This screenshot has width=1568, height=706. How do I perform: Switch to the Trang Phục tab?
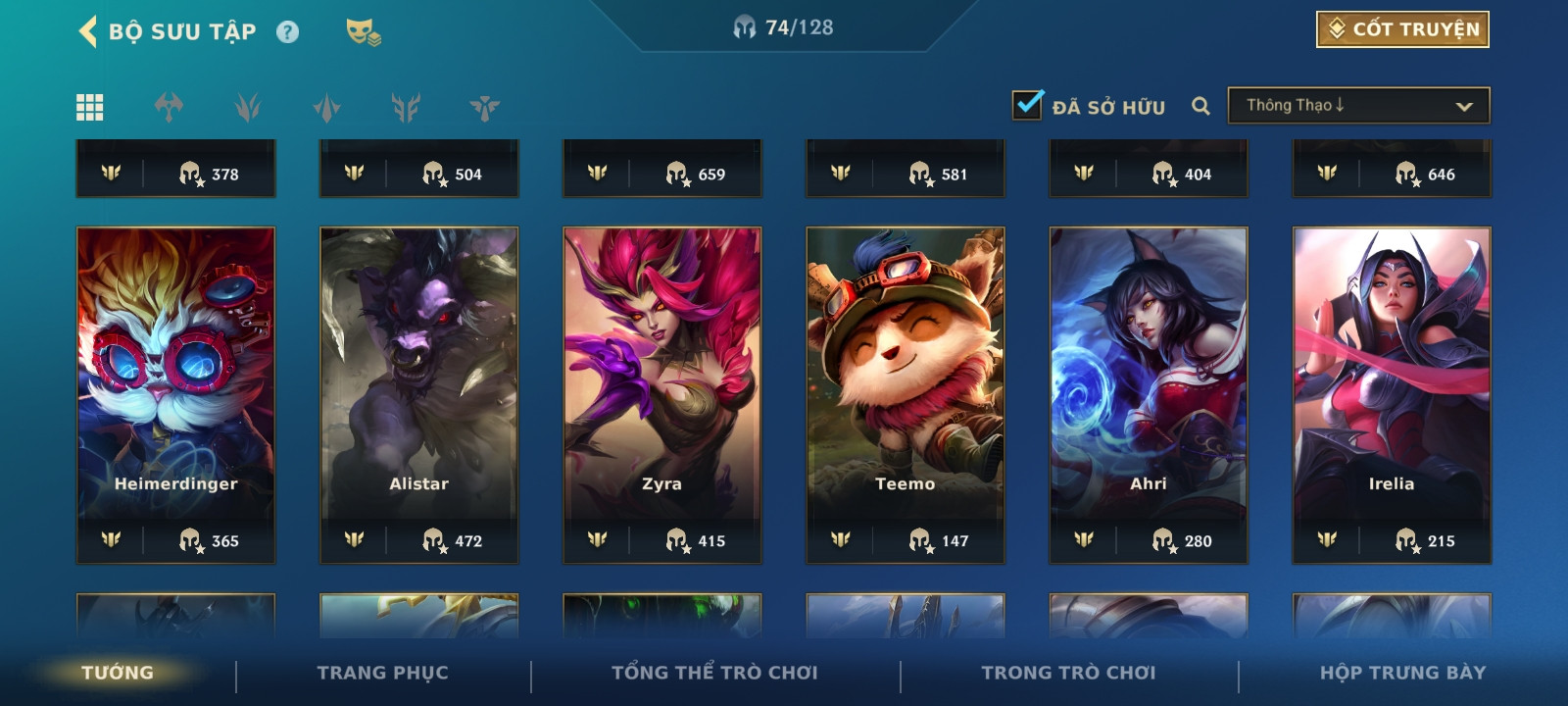(x=382, y=673)
